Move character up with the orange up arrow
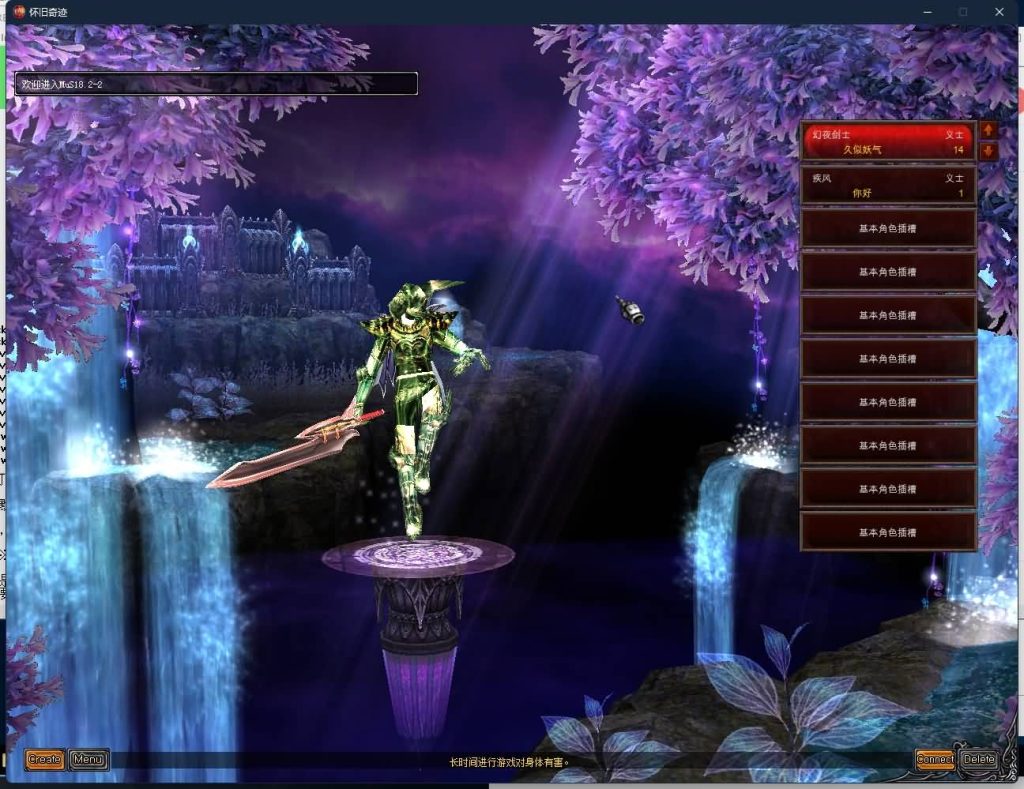Image resolution: width=1024 pixels, height=789 pixels. click(x=989, y=130)
